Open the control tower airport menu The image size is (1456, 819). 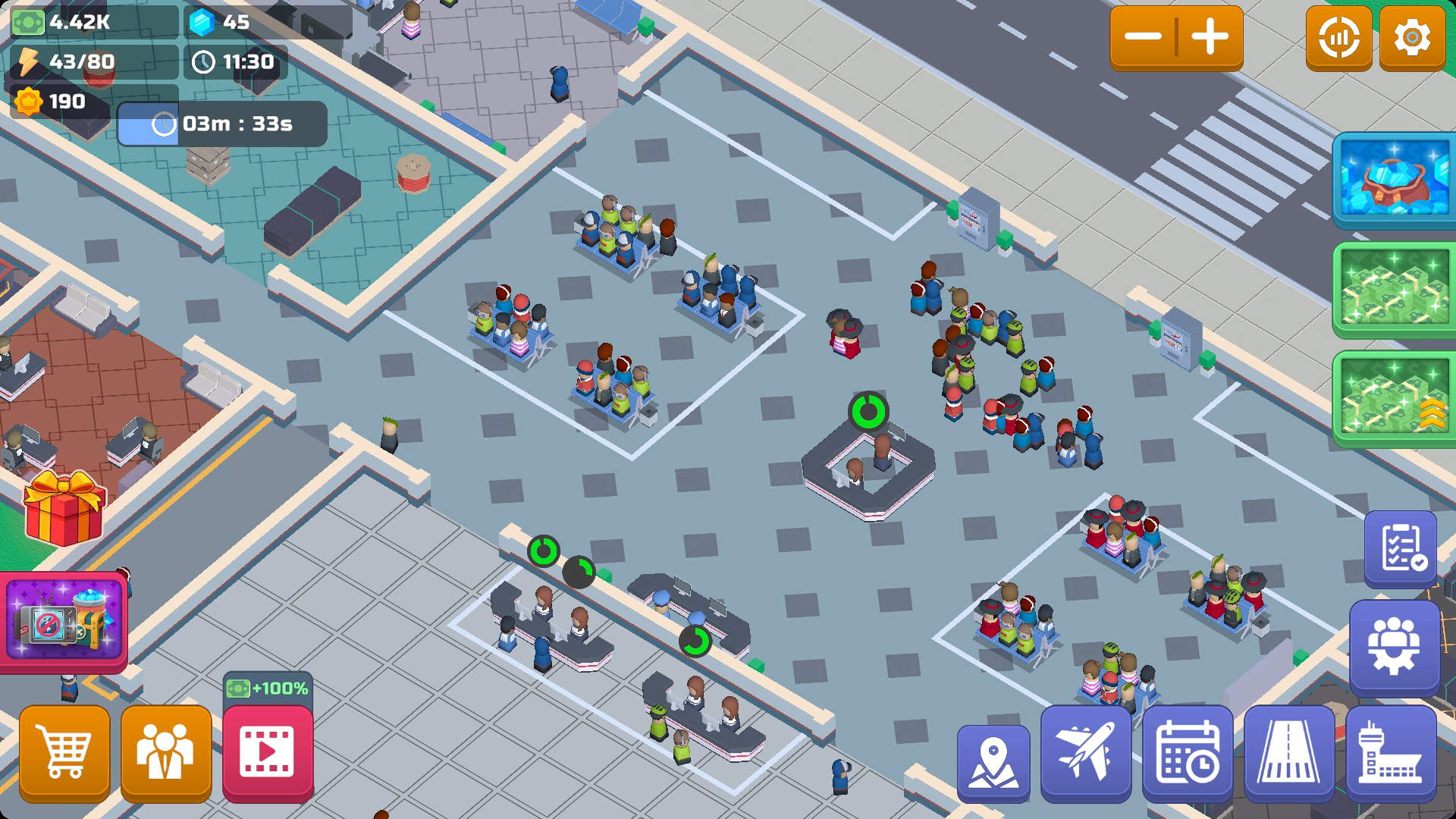pyautogui.click(x=1391, y=753)
